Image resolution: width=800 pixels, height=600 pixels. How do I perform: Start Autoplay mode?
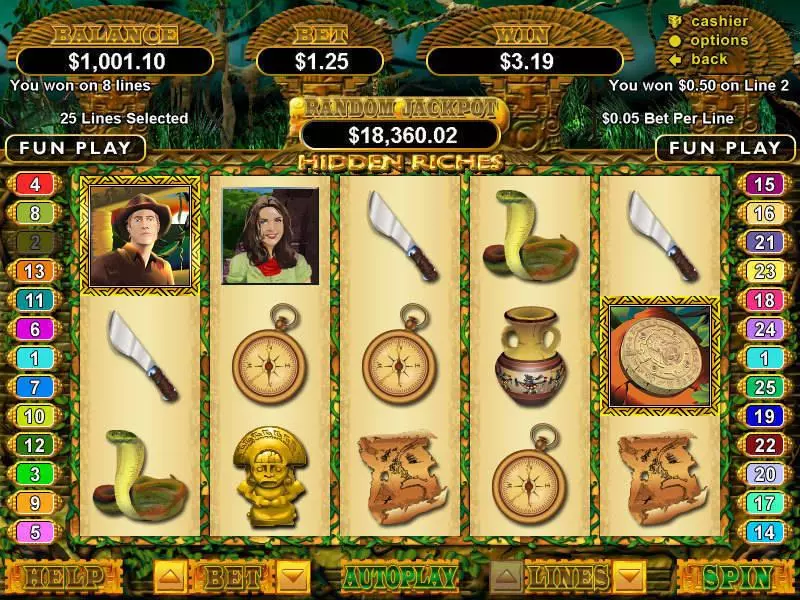(x=400, y=577)
